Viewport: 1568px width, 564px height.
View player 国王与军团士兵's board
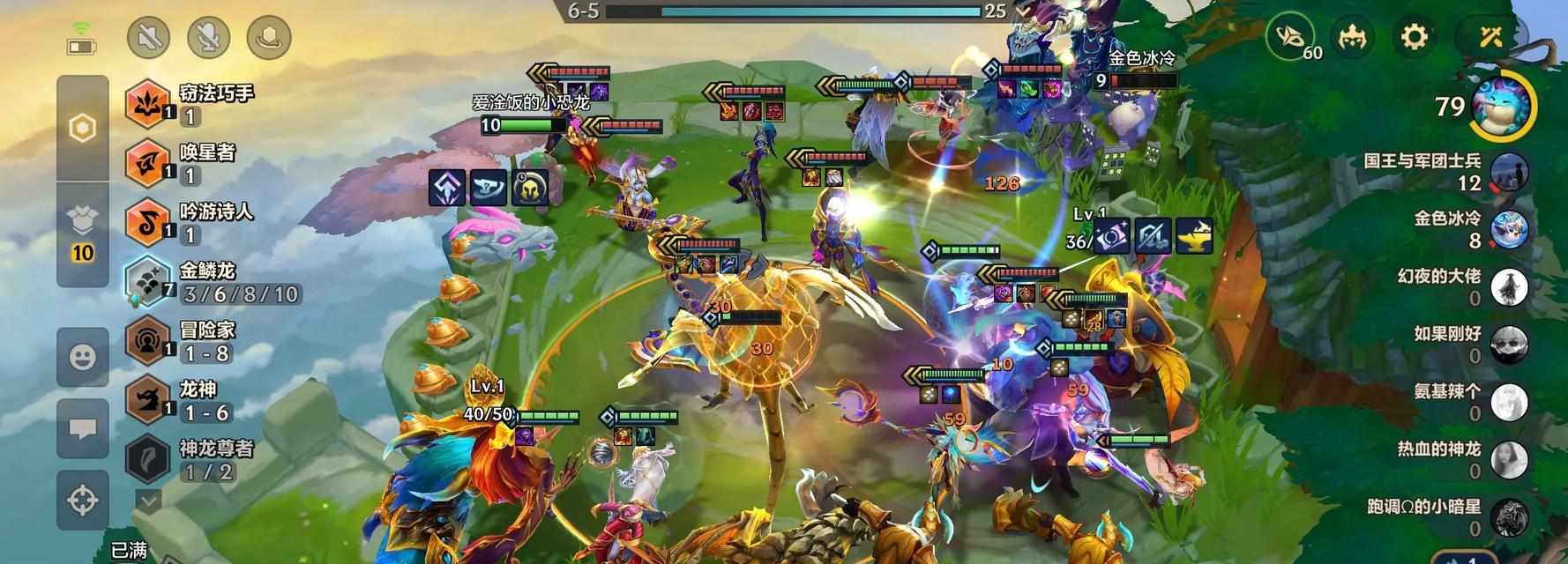click(x=1508, y=172)
